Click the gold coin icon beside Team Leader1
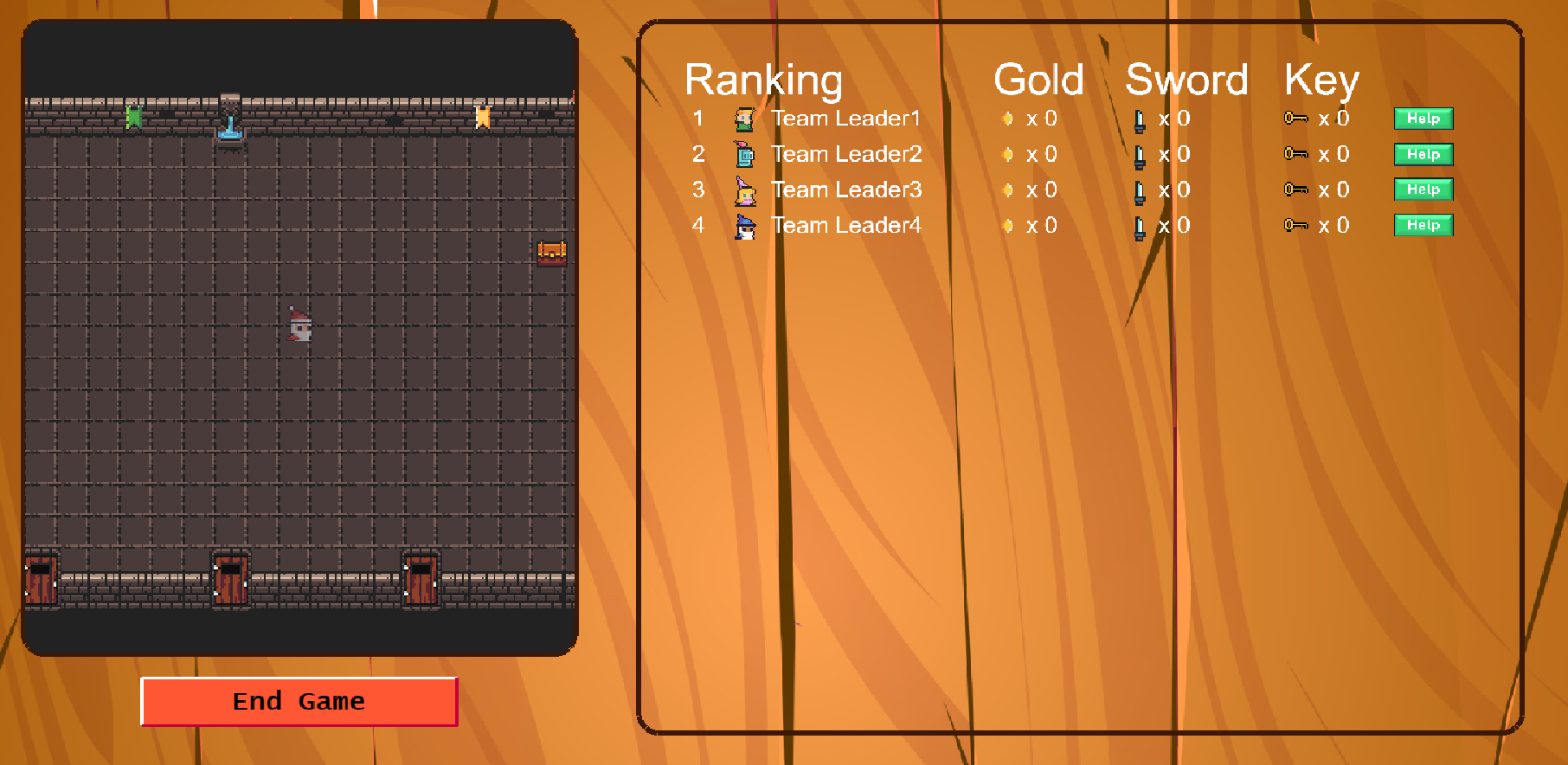 click(x=1007, y=119)
